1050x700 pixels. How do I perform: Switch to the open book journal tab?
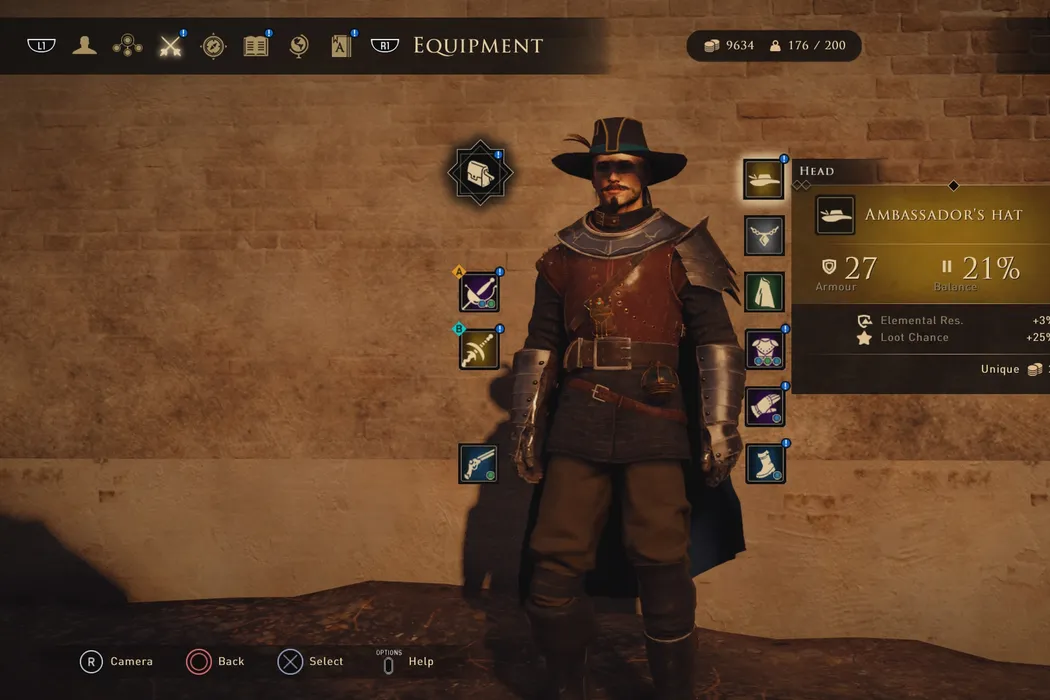point(256,46)
